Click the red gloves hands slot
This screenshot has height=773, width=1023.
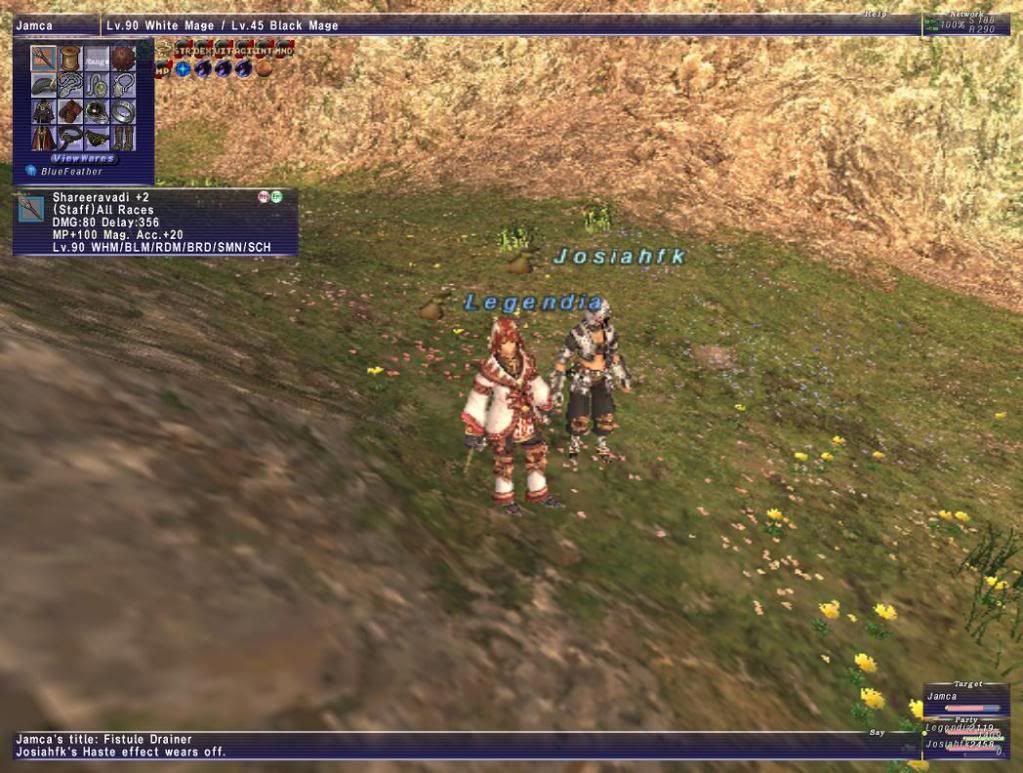(69, 111)
